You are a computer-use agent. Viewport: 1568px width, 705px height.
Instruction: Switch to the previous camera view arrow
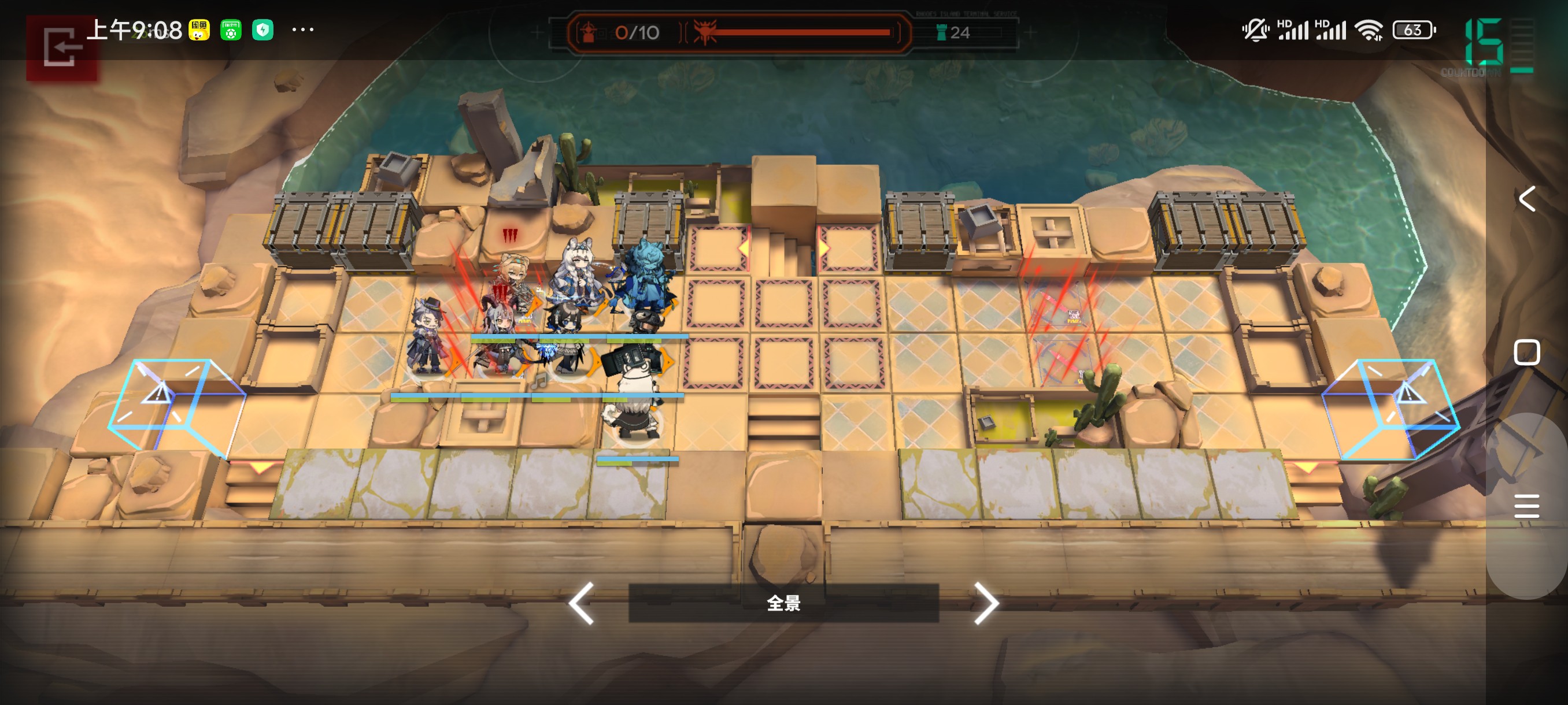[x=581, y=603]
